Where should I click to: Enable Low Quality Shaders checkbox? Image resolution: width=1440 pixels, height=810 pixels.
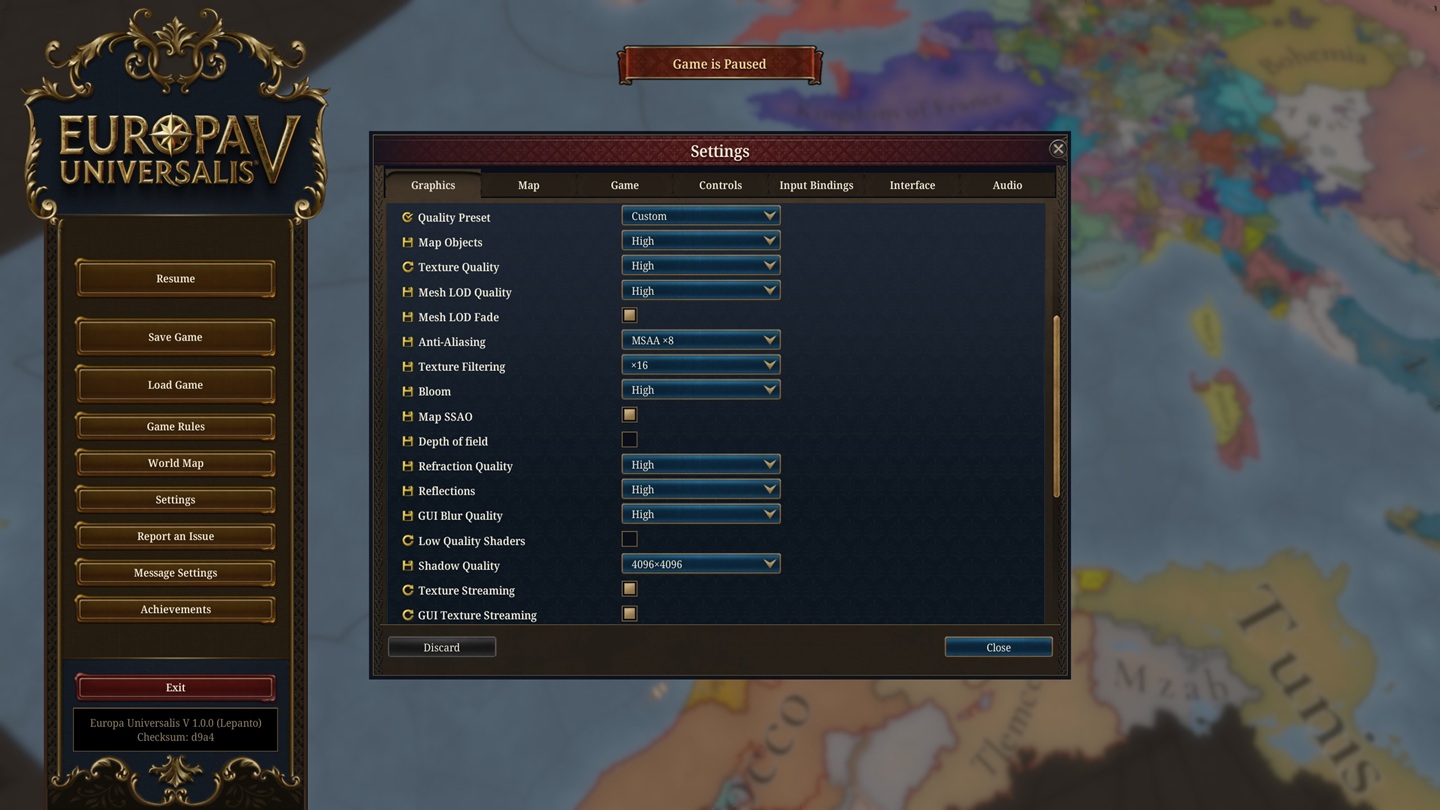coord(629,540)
